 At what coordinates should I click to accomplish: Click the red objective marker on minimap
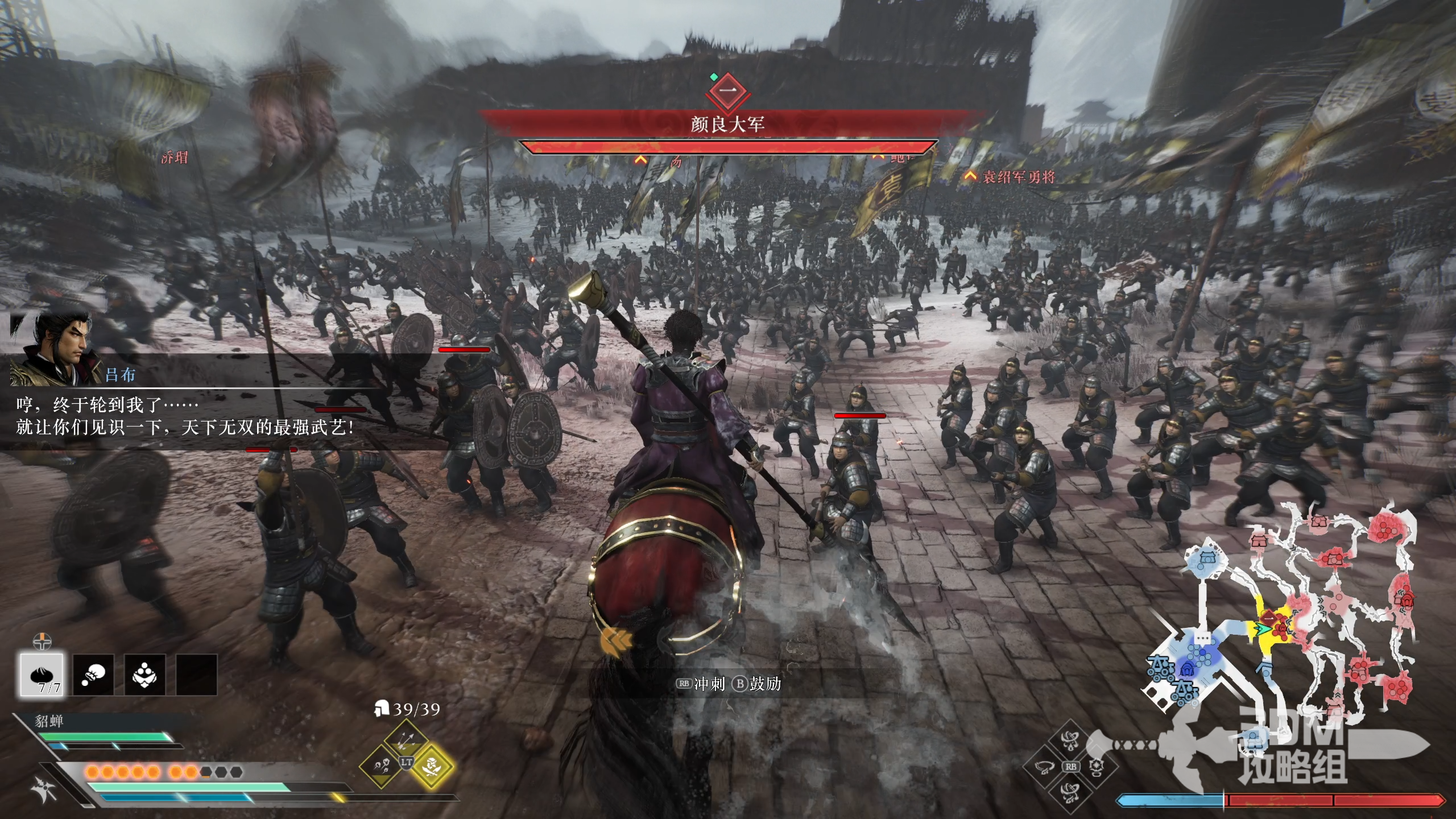1268,617
